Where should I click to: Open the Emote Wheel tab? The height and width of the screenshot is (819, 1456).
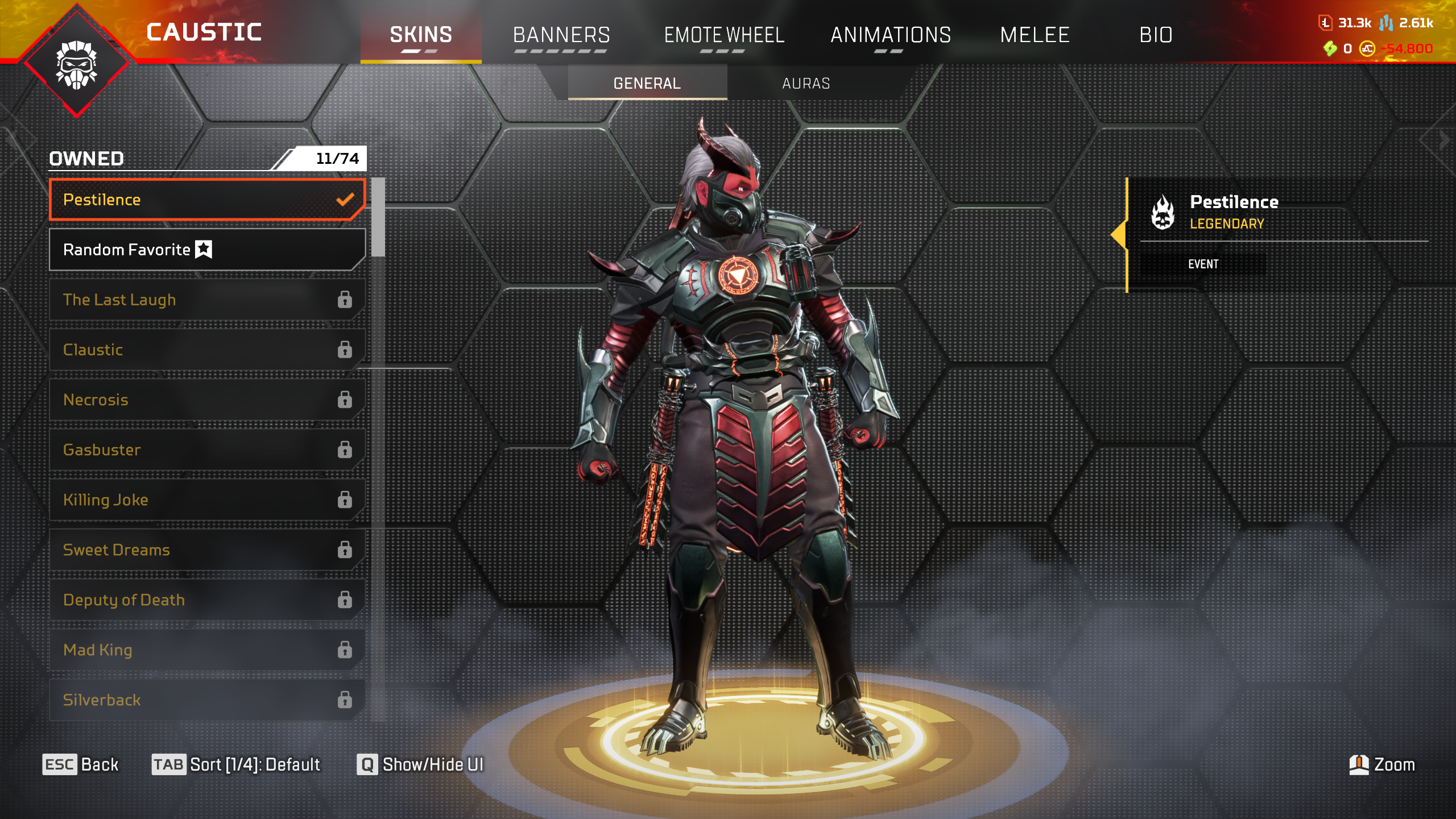[724, 35]
